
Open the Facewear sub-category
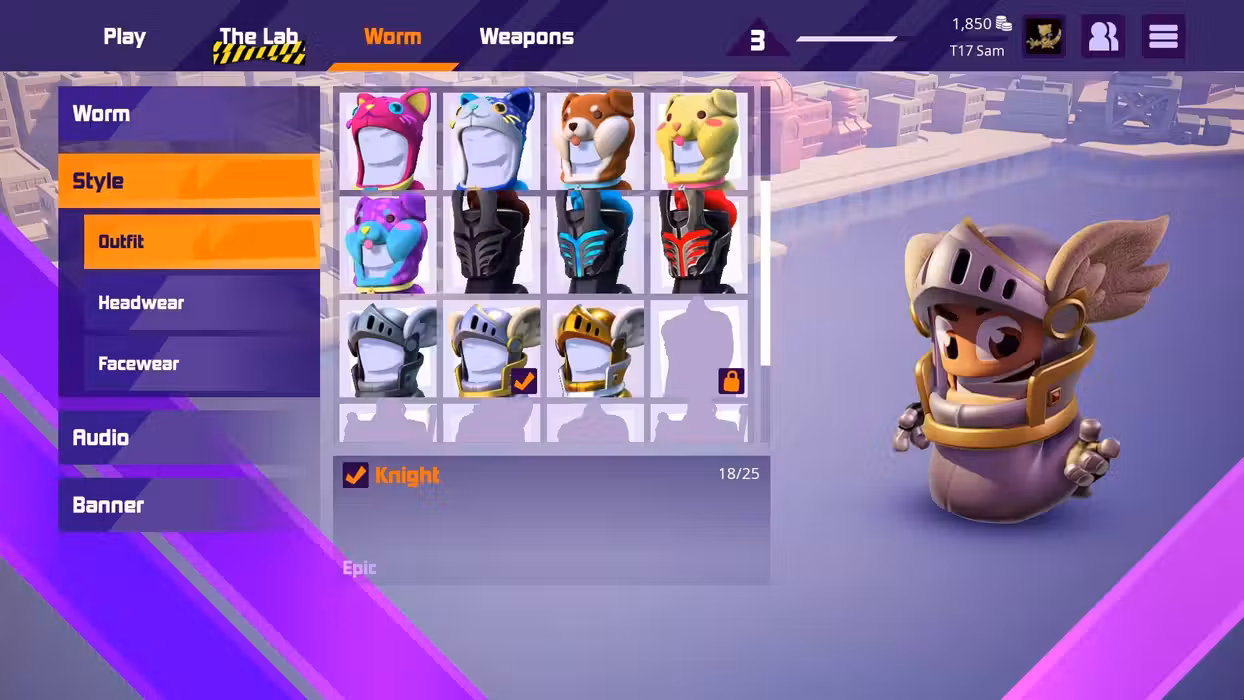(x=201, y=364)
